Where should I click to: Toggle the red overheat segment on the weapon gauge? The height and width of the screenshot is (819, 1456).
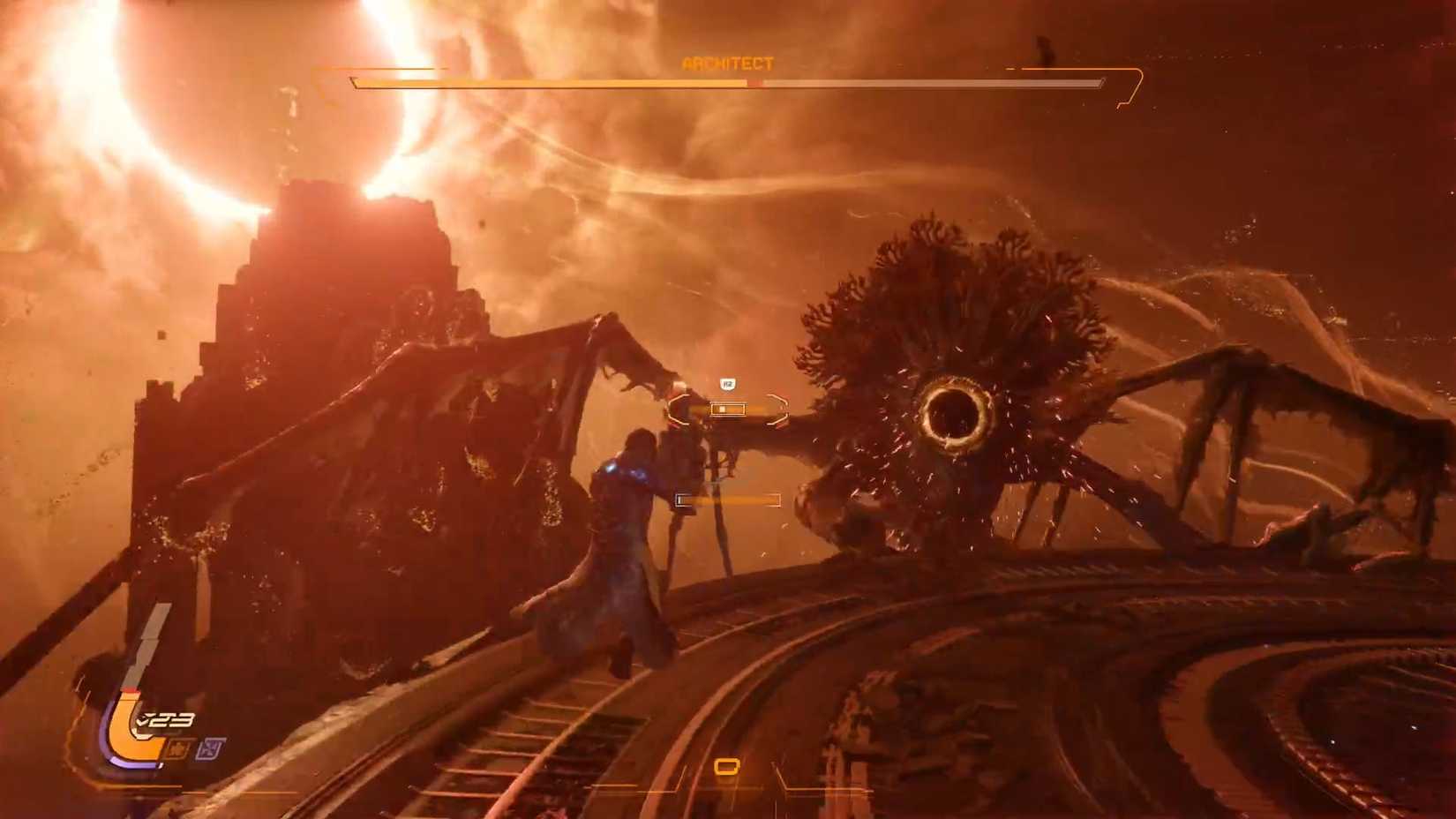pos(131,688)
